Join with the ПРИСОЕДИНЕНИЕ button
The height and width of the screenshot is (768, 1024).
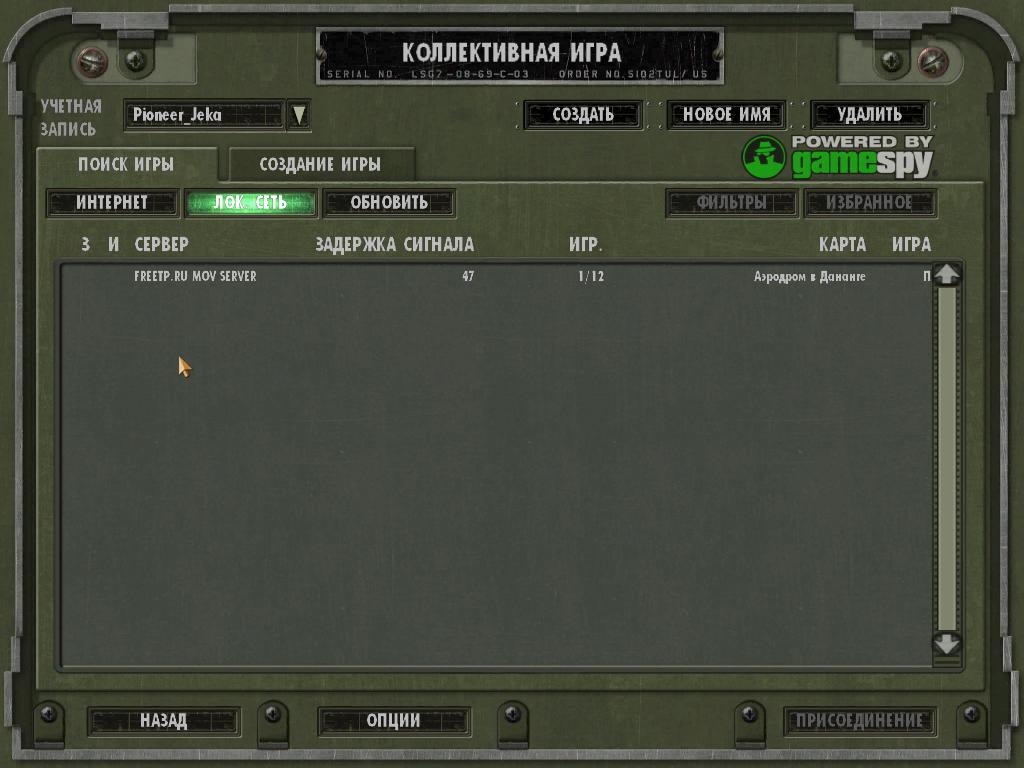pyautogui.click(x=860, y=720)
